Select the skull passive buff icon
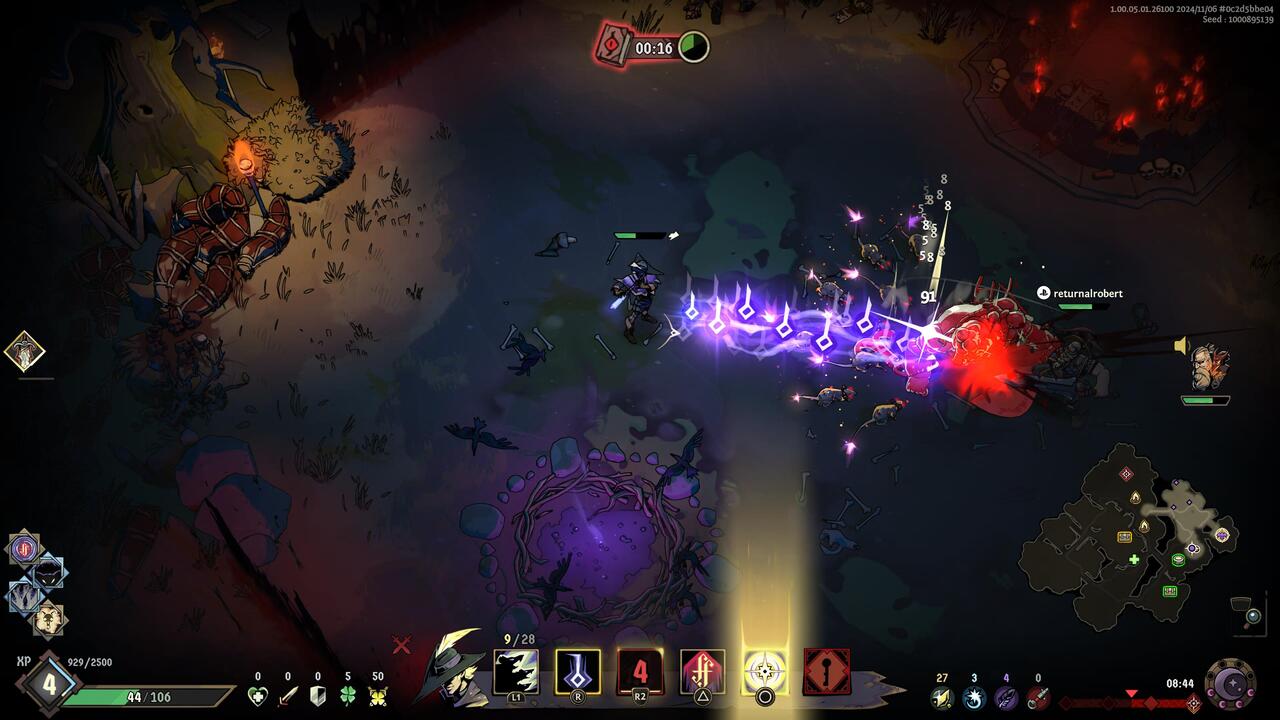This screenshot has width=1280, height=720. pos(48,620)
